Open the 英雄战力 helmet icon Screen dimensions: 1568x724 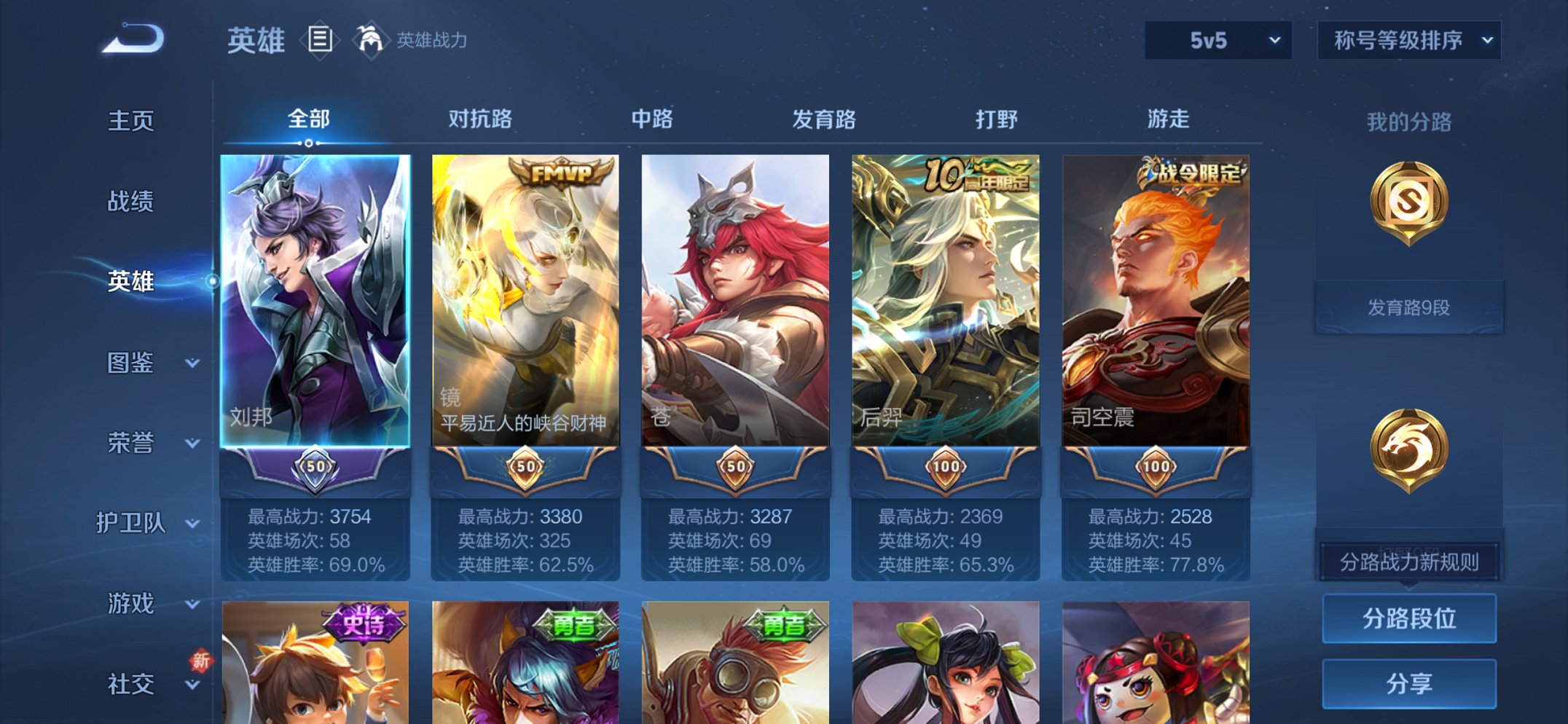(370, 40)
